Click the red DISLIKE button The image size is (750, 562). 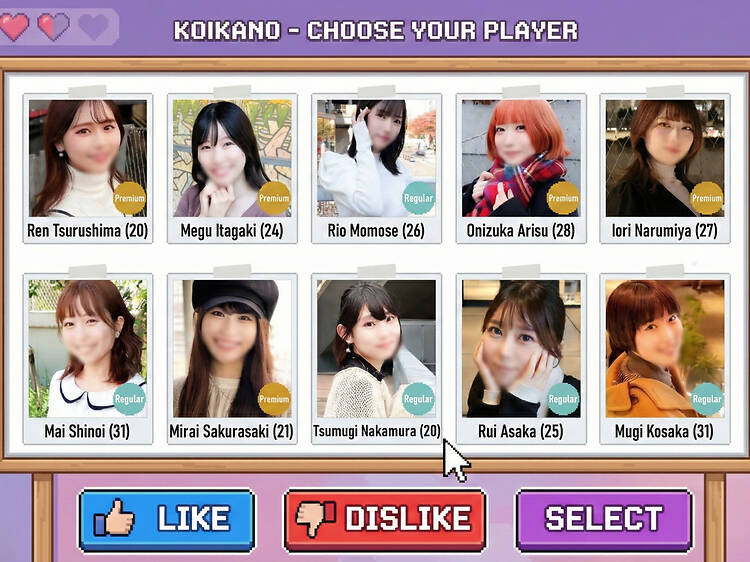tap(385, 519)
